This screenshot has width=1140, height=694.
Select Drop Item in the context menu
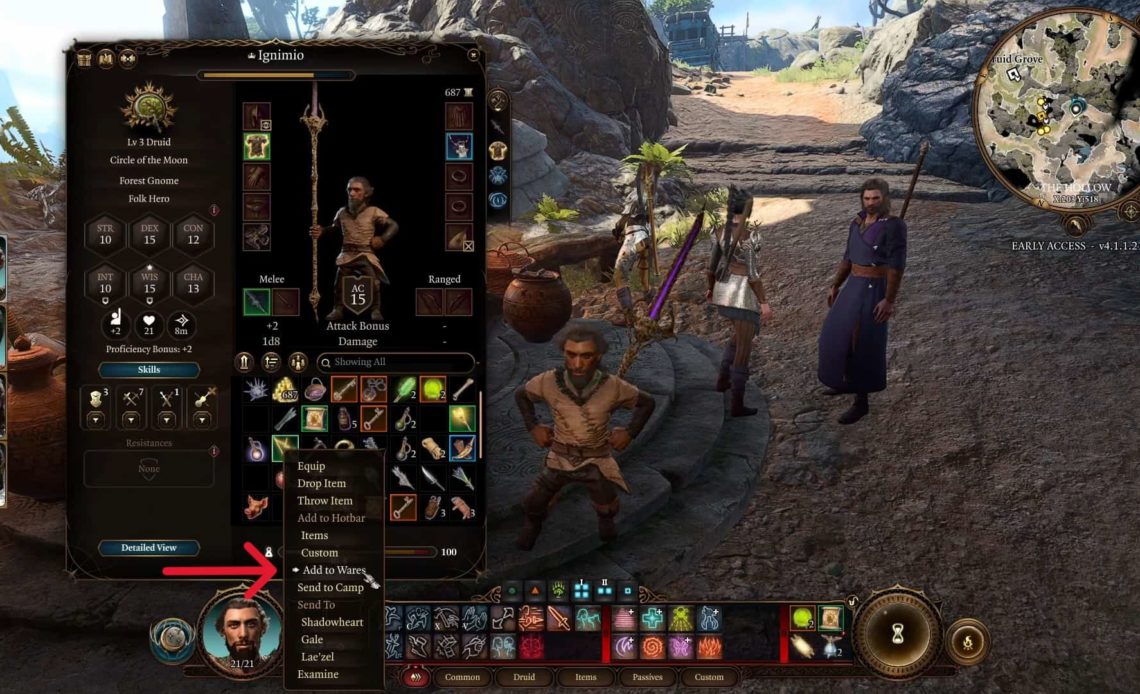pyautogui.click(x=321, y=483)
